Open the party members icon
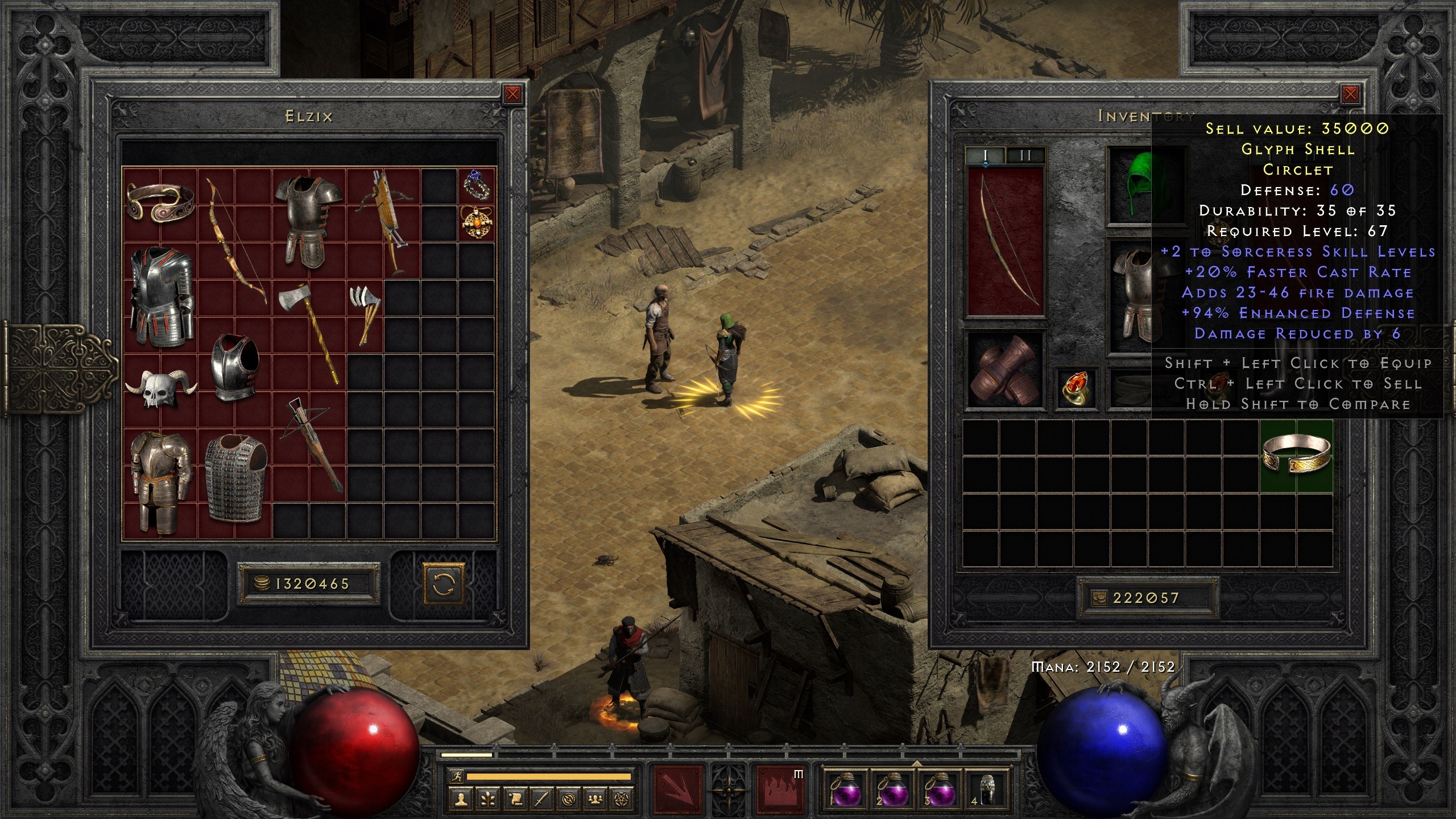1456x819 pixels. click(x=595, y=800)
